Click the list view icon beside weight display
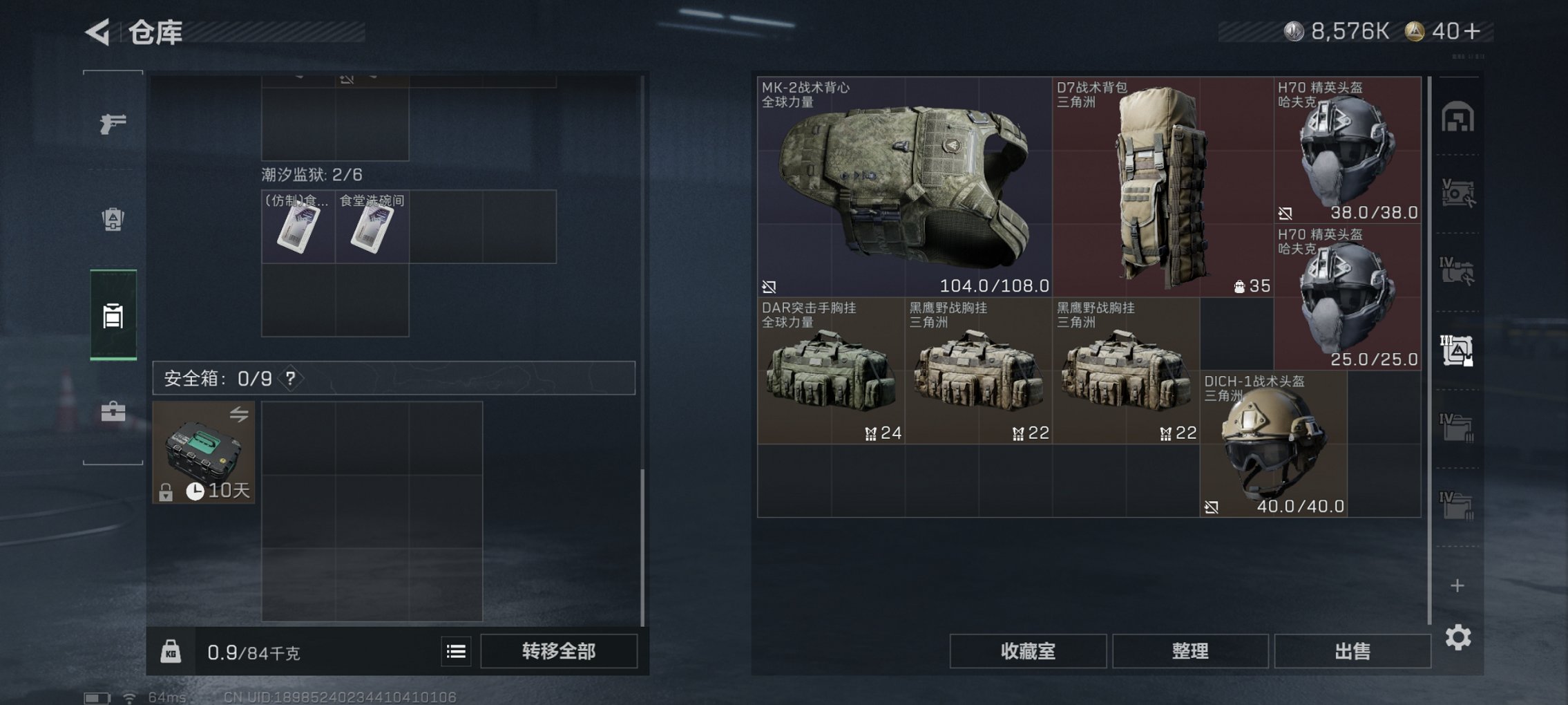Screen dimensions: 1568x705 pos(457,651)
